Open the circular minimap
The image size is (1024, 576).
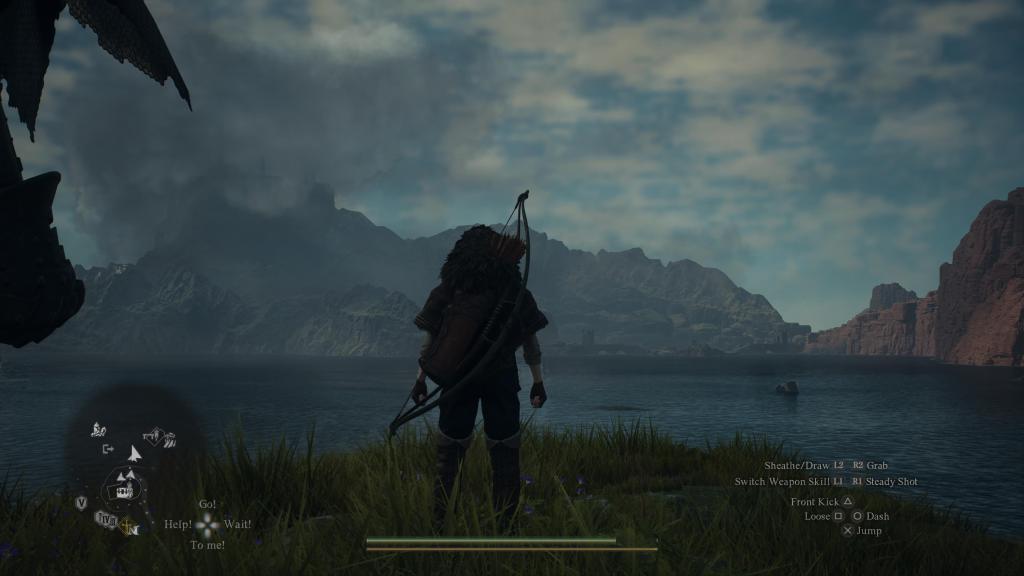tap(126, 488)
